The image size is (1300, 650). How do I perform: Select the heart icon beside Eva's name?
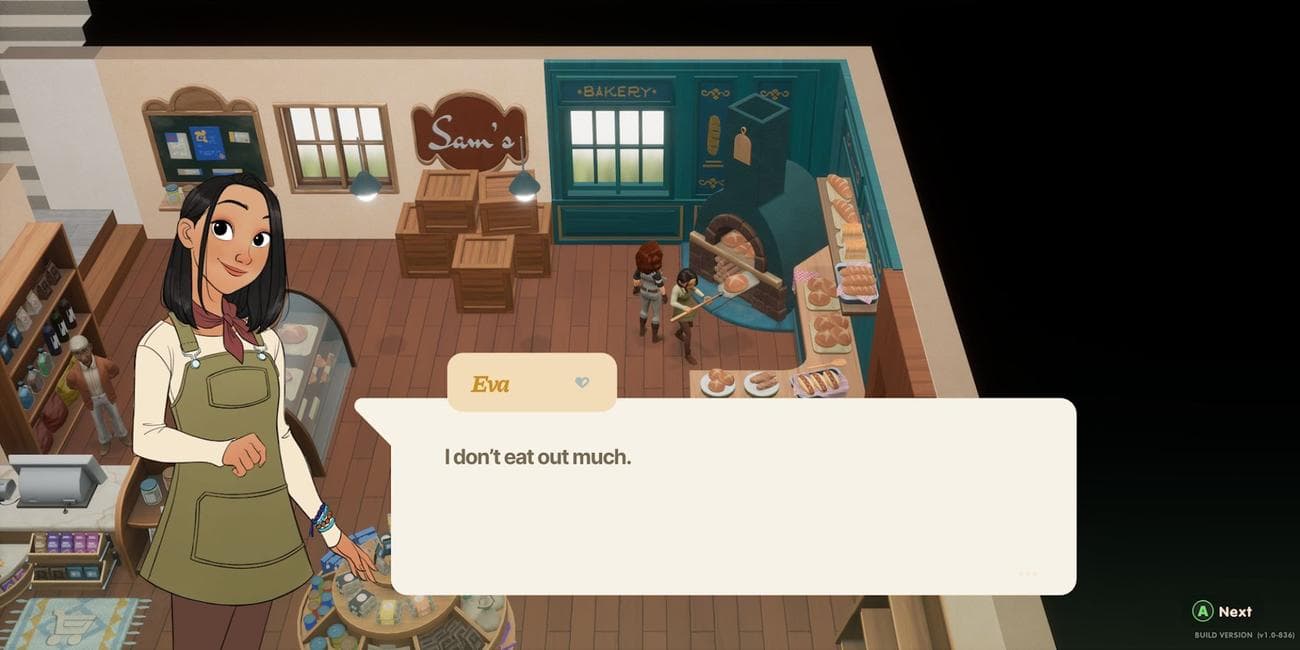click(582, 383)
